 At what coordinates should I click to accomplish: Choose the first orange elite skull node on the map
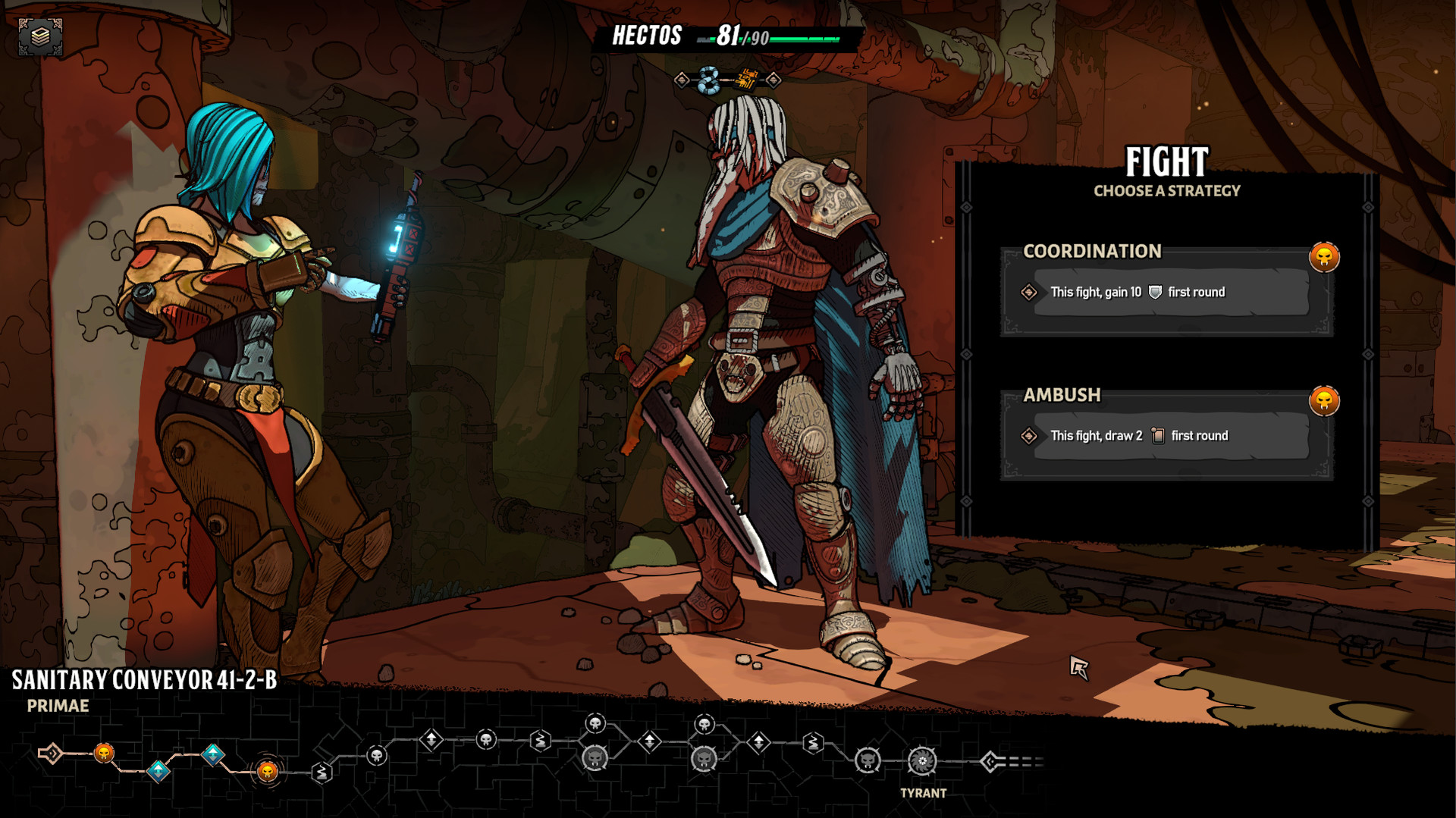click(x=105, y=754)
